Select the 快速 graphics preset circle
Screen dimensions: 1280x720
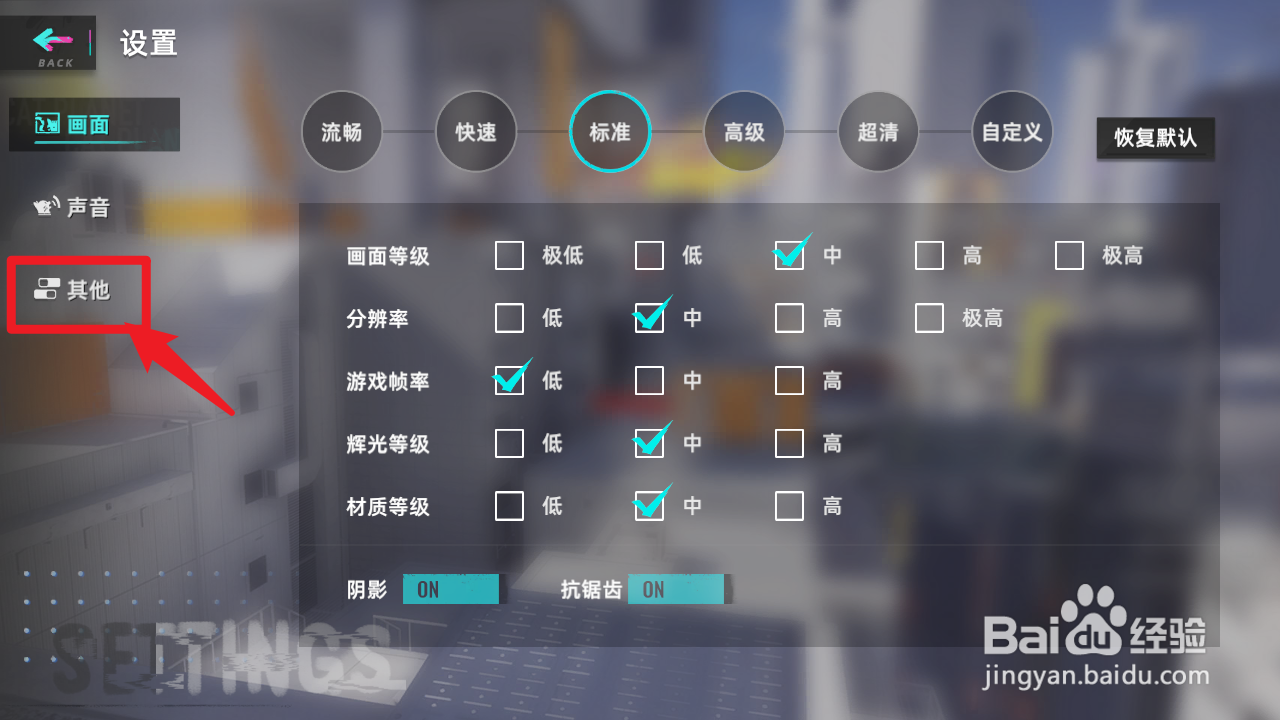476,131
